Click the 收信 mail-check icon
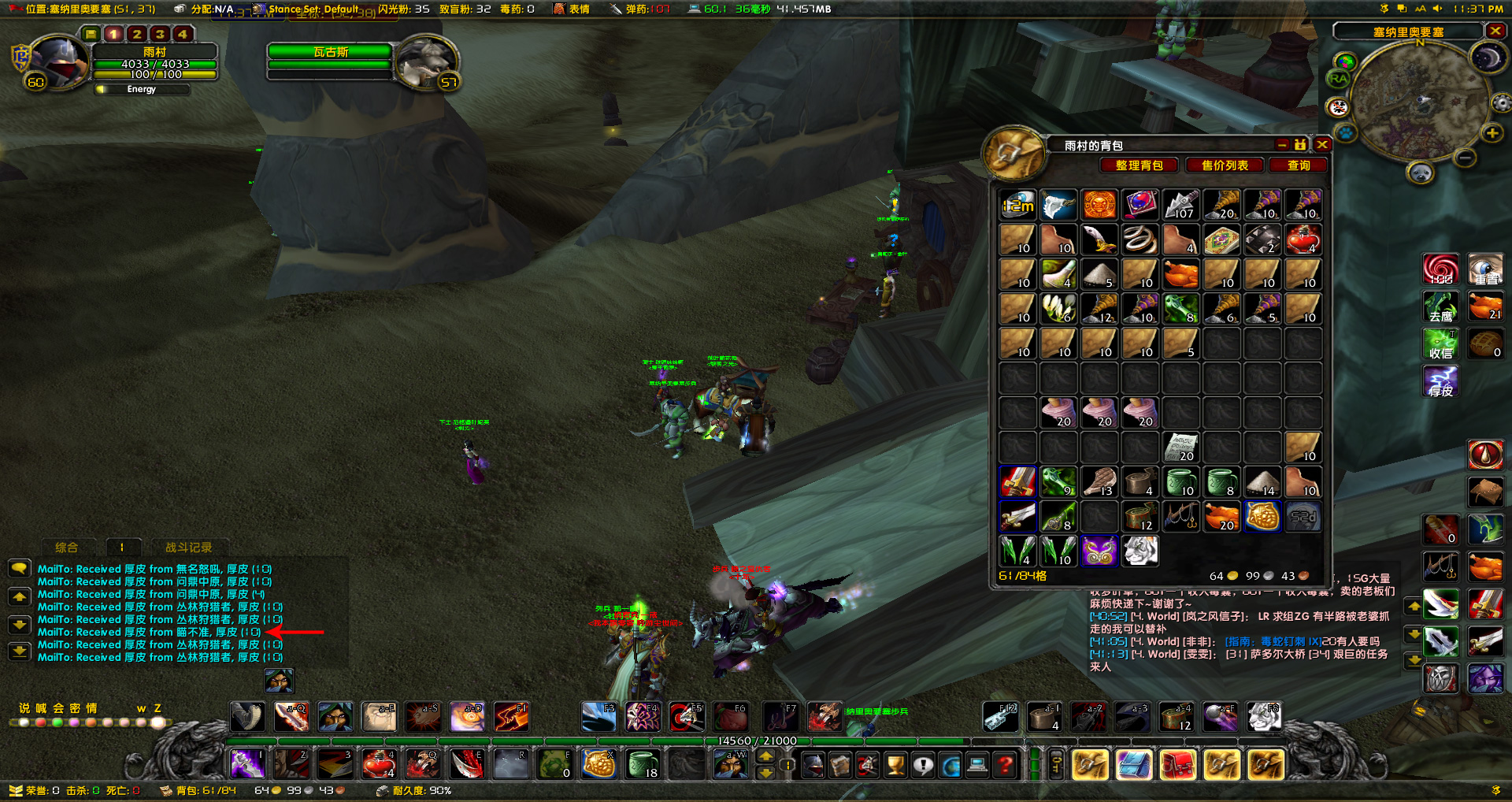This screenshot has width=1512, height=802. point(1440,344)
